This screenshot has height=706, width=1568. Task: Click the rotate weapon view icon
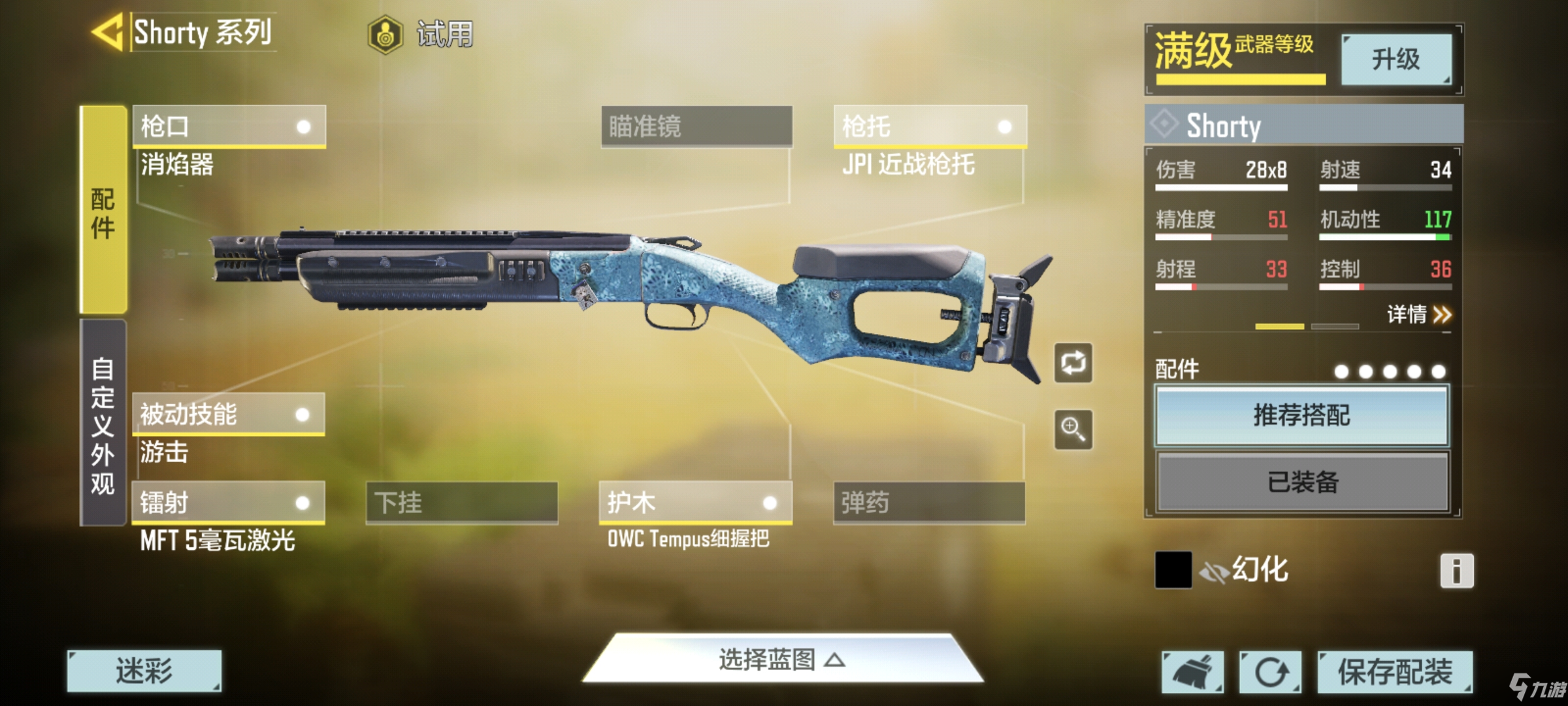1073,363
